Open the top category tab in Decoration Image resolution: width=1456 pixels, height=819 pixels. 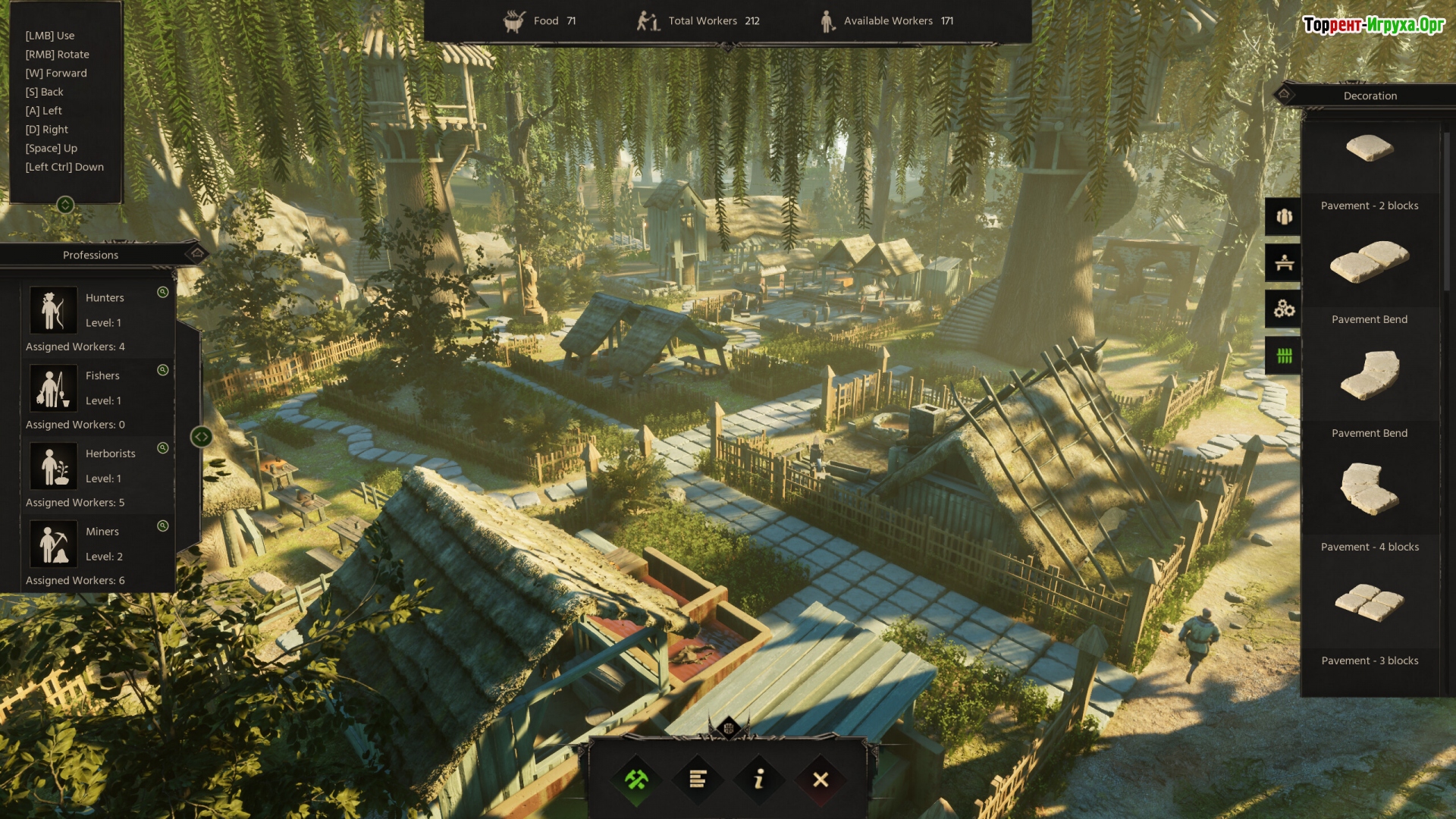(x=1284, y=217)
